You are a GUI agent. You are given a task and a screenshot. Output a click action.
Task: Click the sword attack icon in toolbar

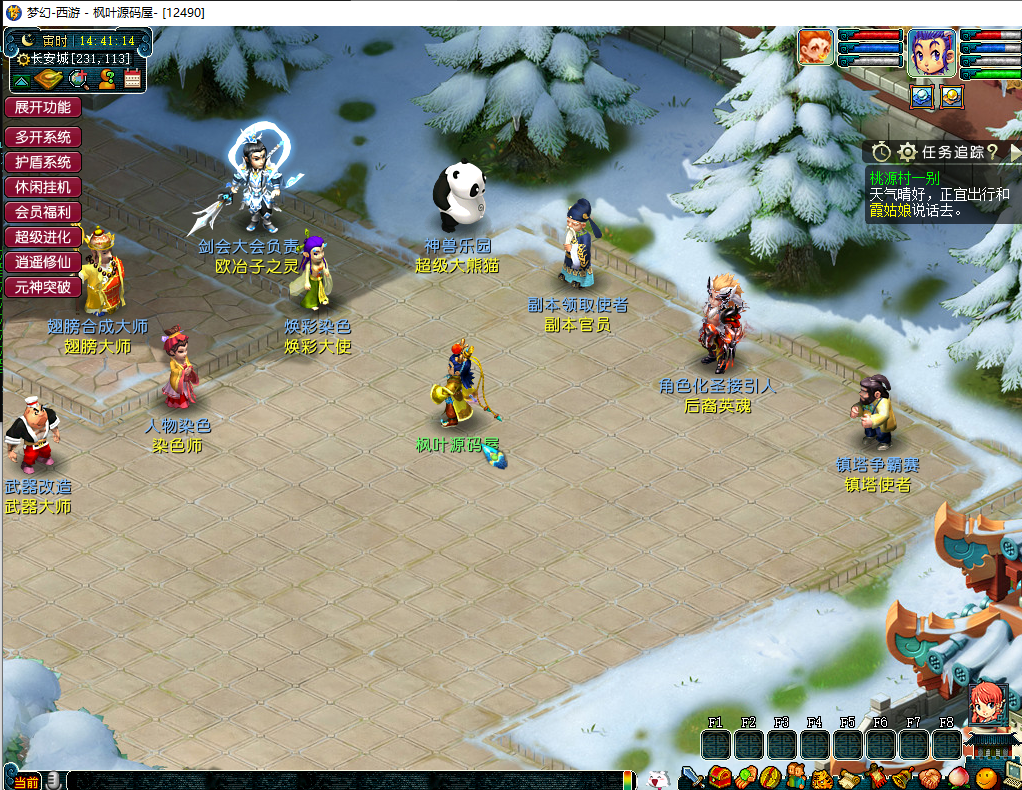click(x=693, y=776)
